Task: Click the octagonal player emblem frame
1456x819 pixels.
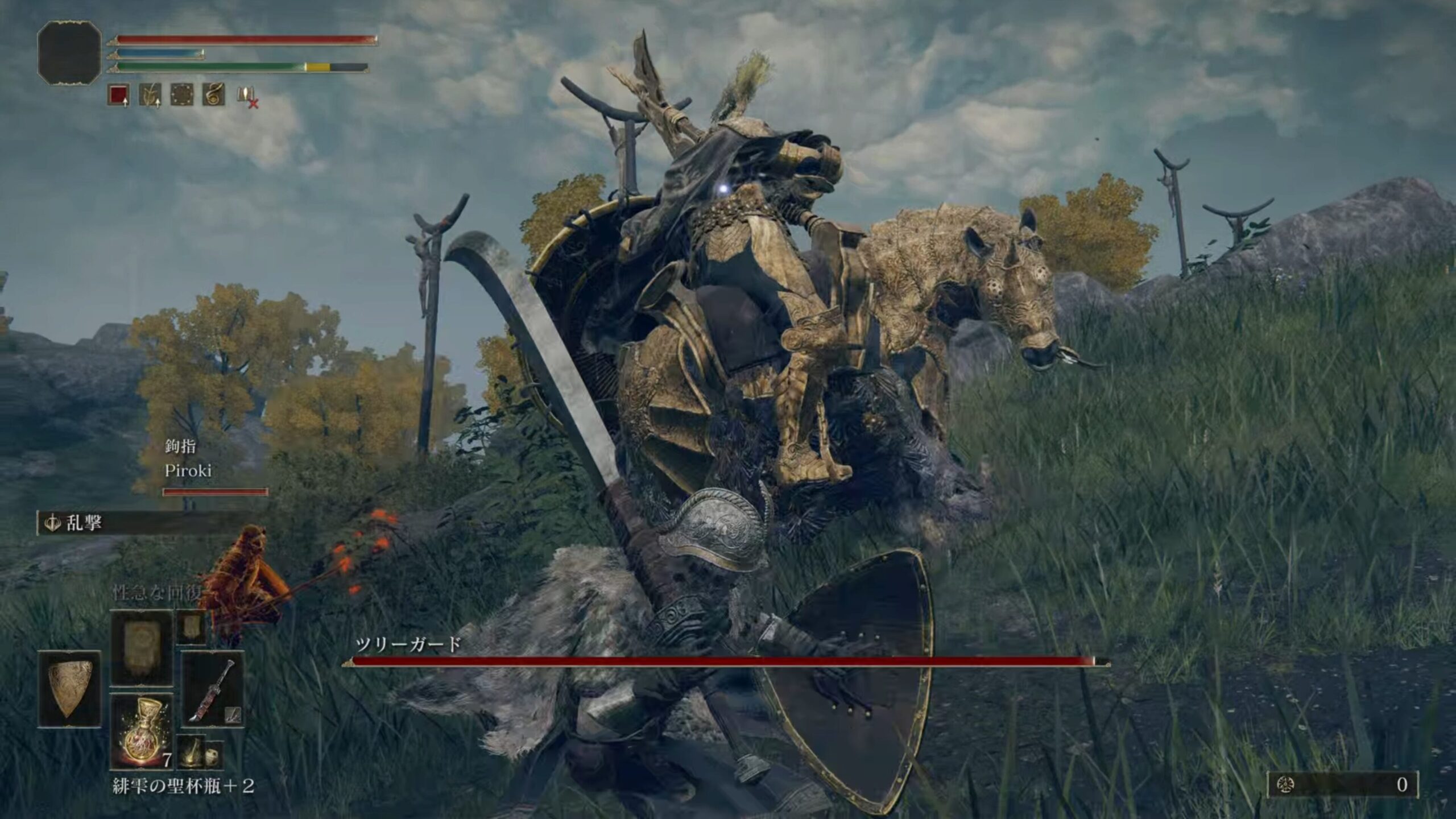Action: click(x=69, y=53)
